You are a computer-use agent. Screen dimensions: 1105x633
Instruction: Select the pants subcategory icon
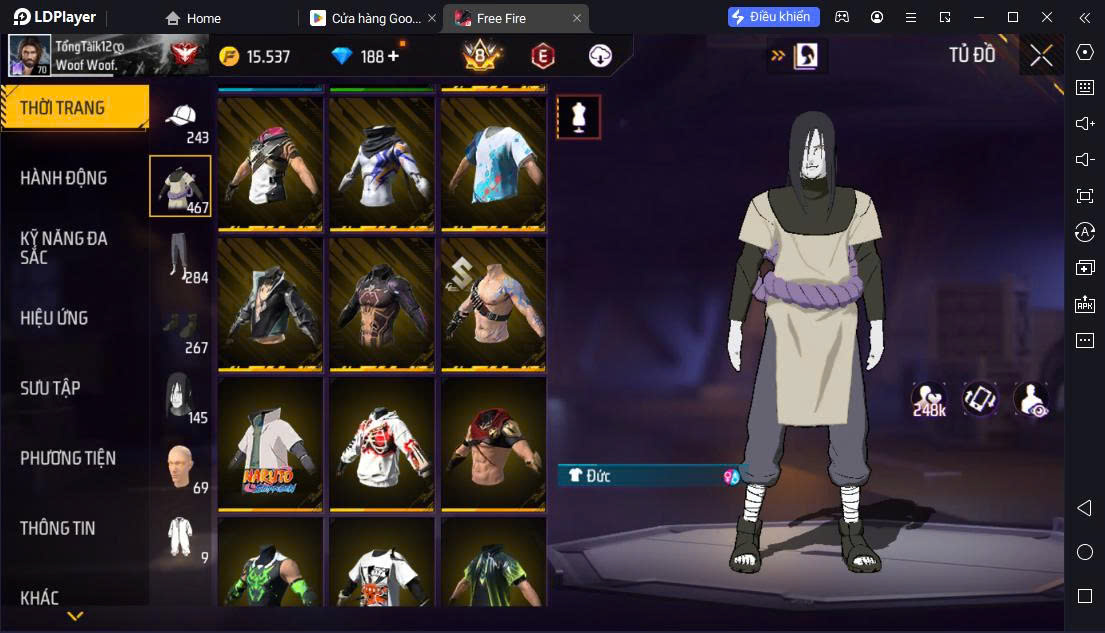181,256
